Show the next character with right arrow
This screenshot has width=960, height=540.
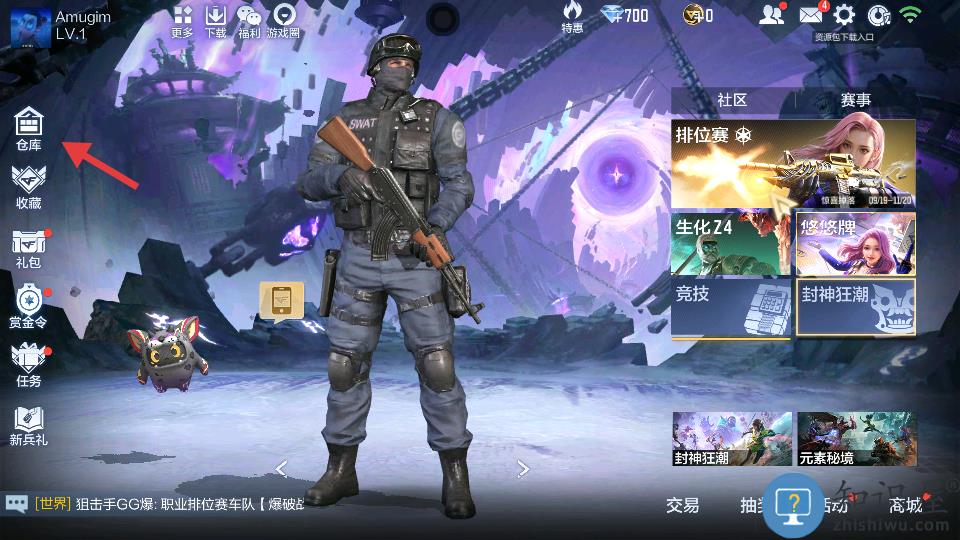coord(523,468)
